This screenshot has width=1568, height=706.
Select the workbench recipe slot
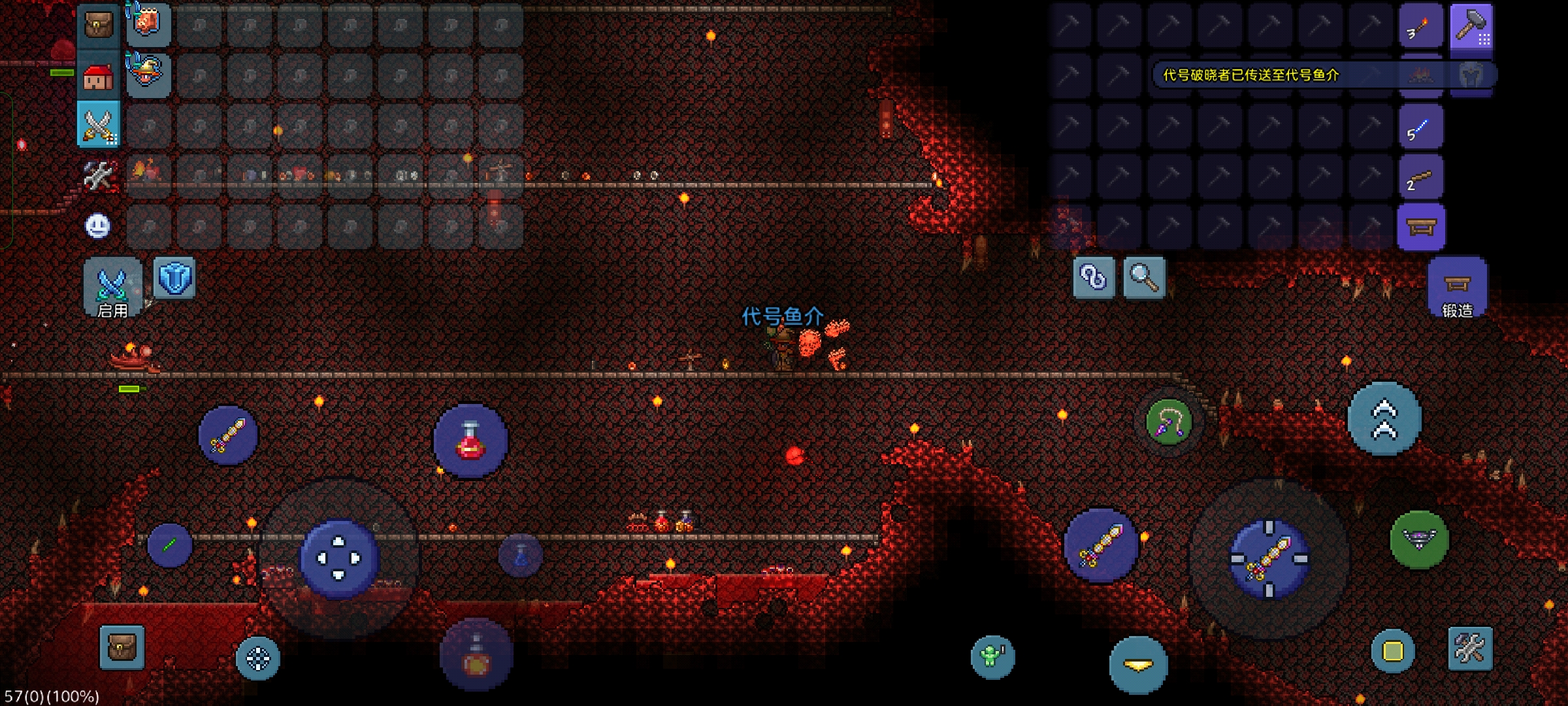click(1420, 227)
